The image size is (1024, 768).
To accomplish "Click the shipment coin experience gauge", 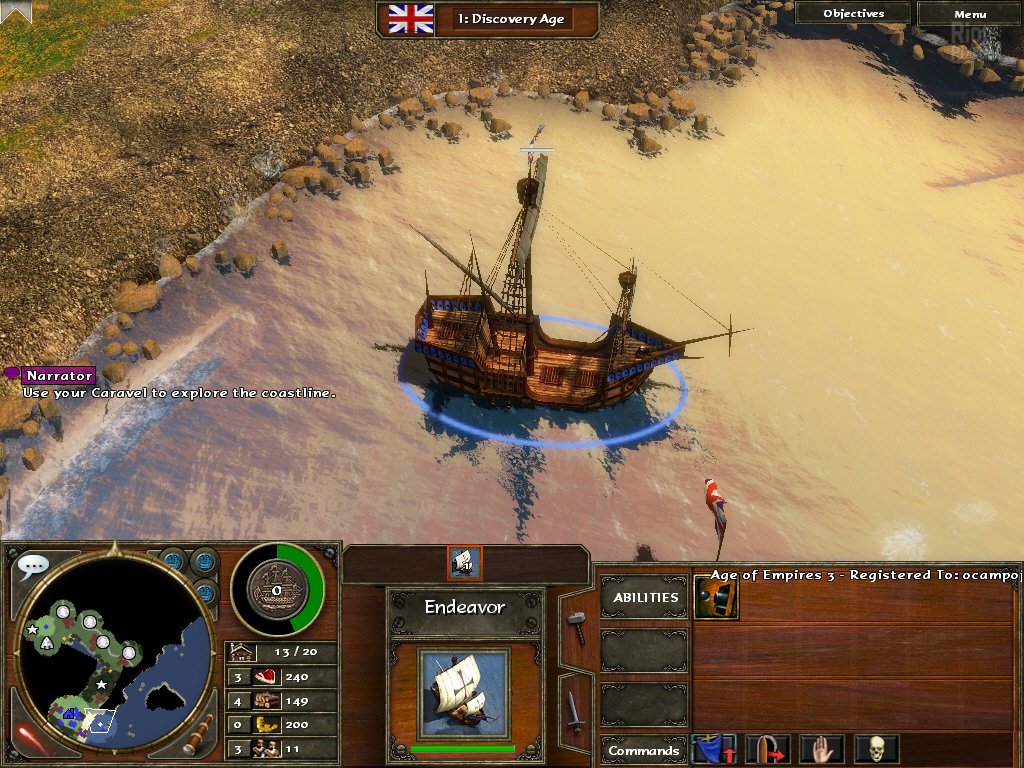I will click(277, 589).
